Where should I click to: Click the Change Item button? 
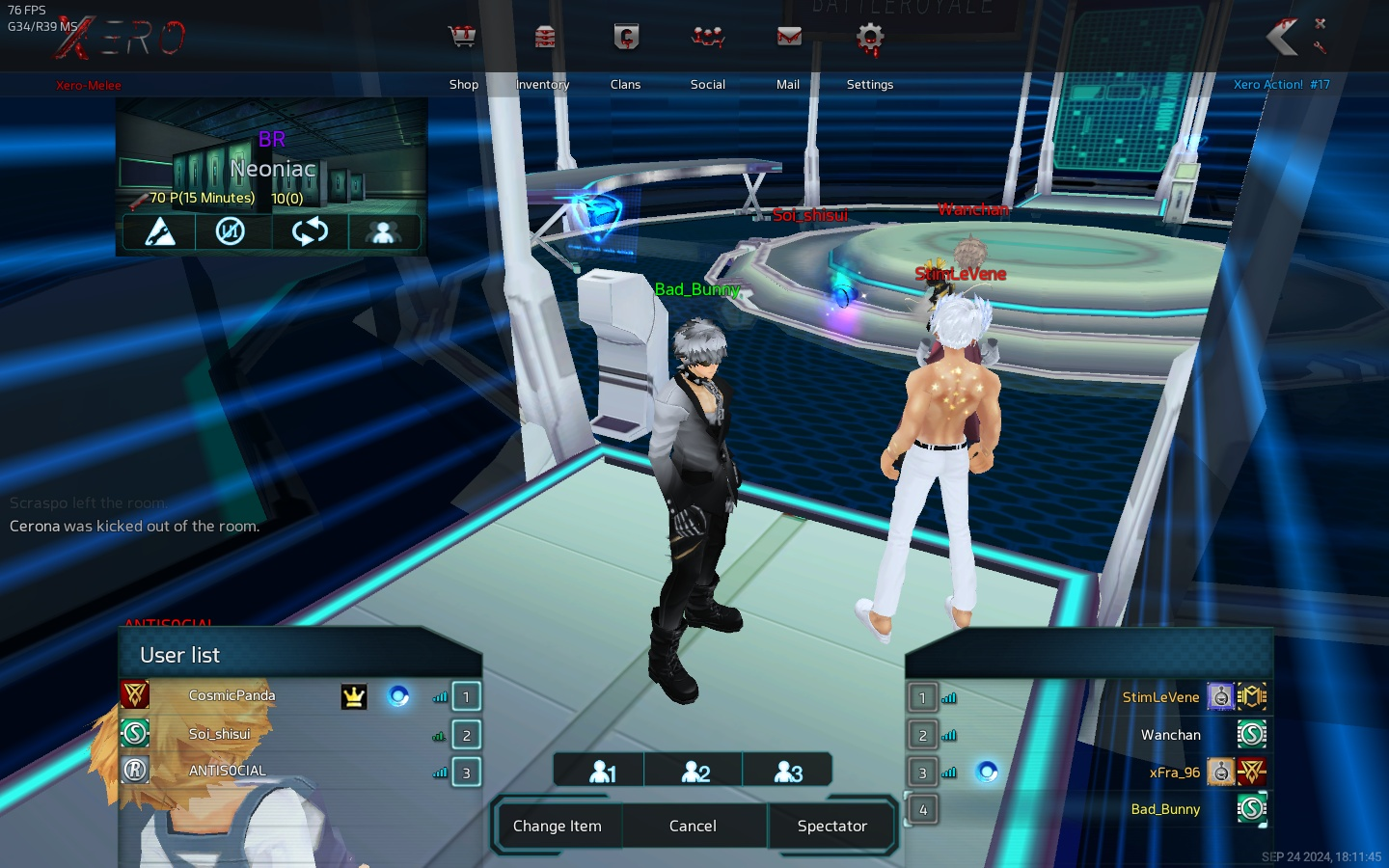[558, 827]
